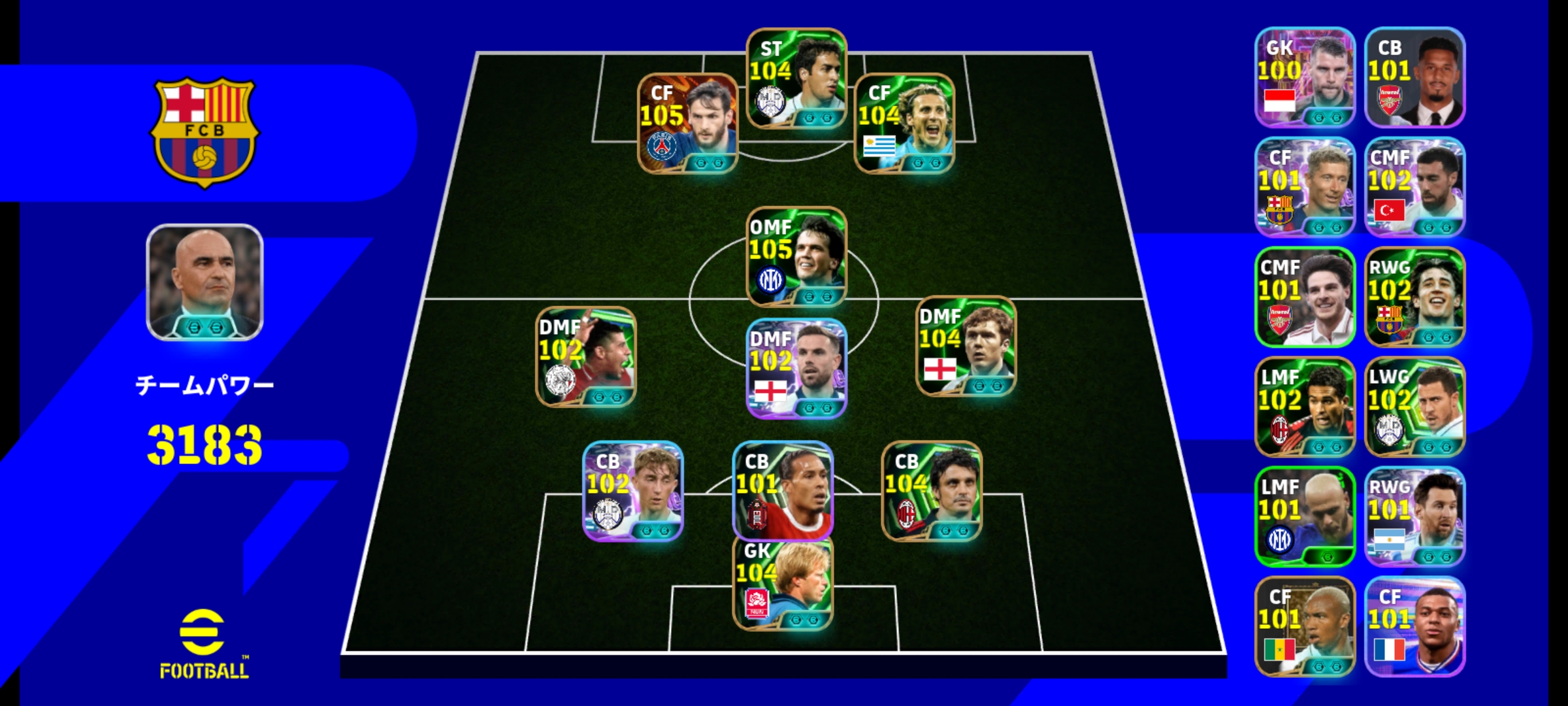Select the CMF 102 Turkey substitute card
Image resolution: width=1568 pixels, height=706 pixels.
(1414, 187)
